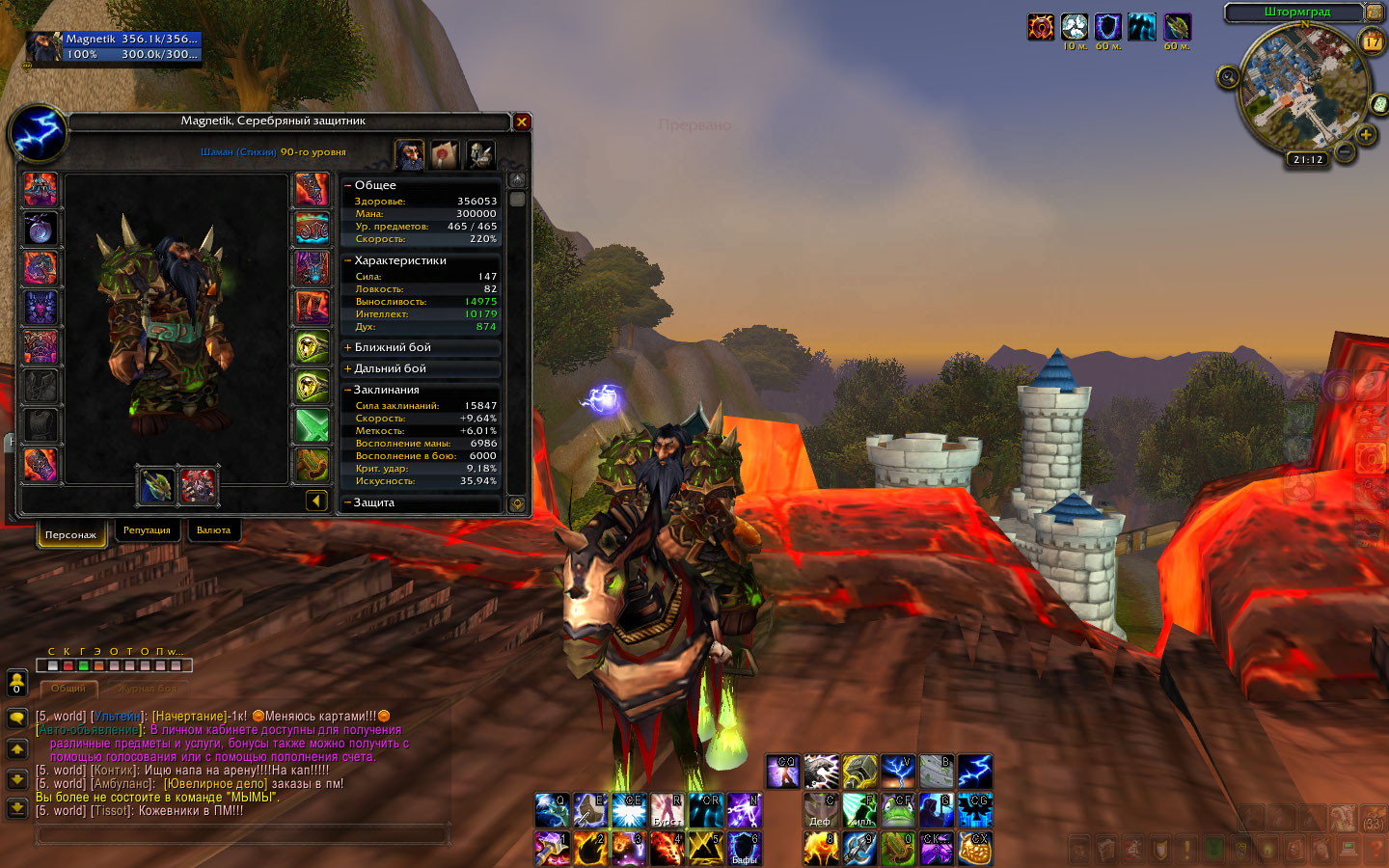Viewport: 1389px width, 868px height.
Task: Switch to the Репутация tab
Action: pos(147,530)
